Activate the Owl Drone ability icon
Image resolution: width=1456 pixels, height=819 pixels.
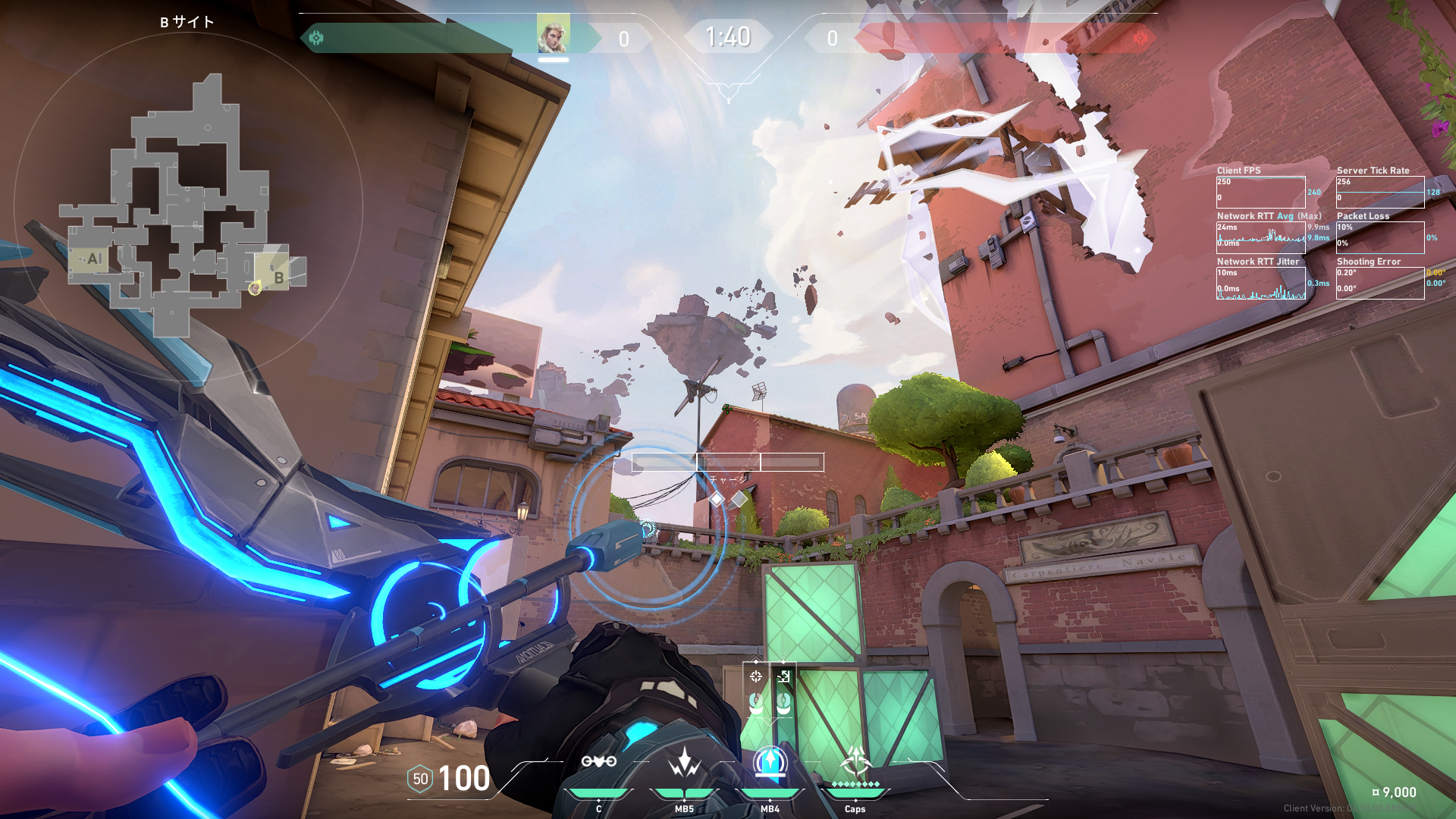598,761
